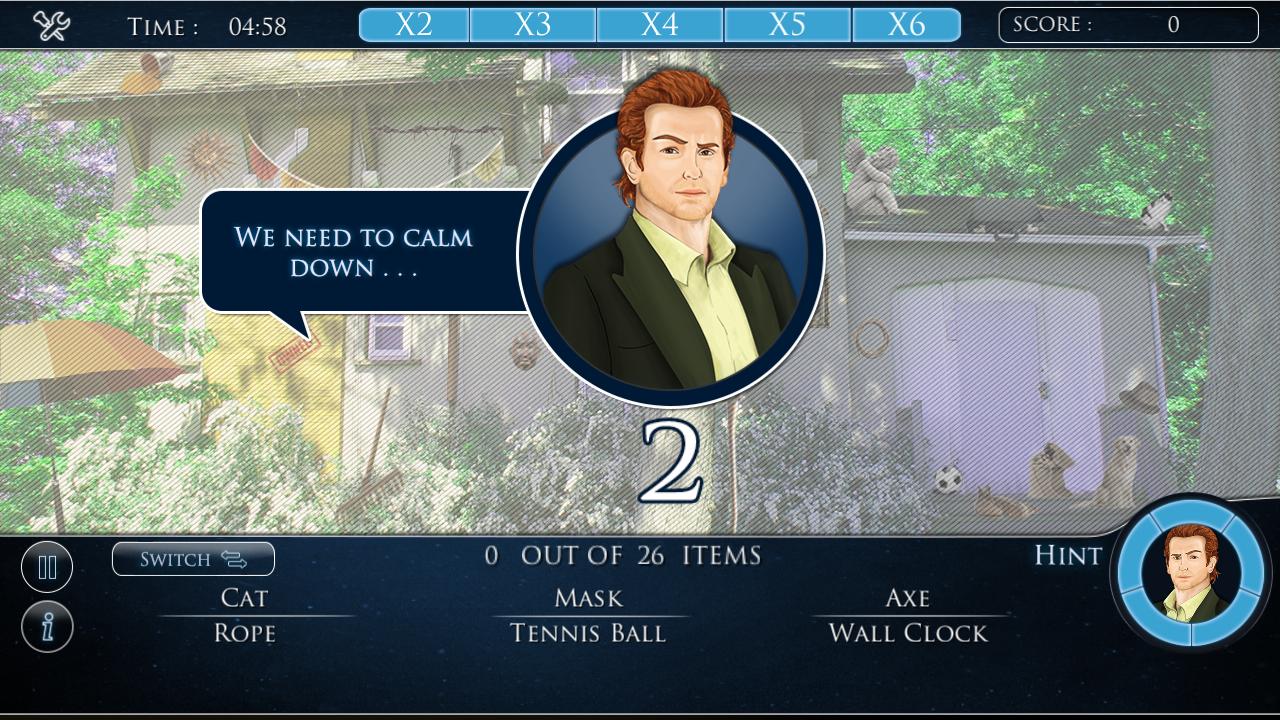Screen dimensions: 1280x720
Task: Click the Hint label
Action: [x=1067, y=556]
